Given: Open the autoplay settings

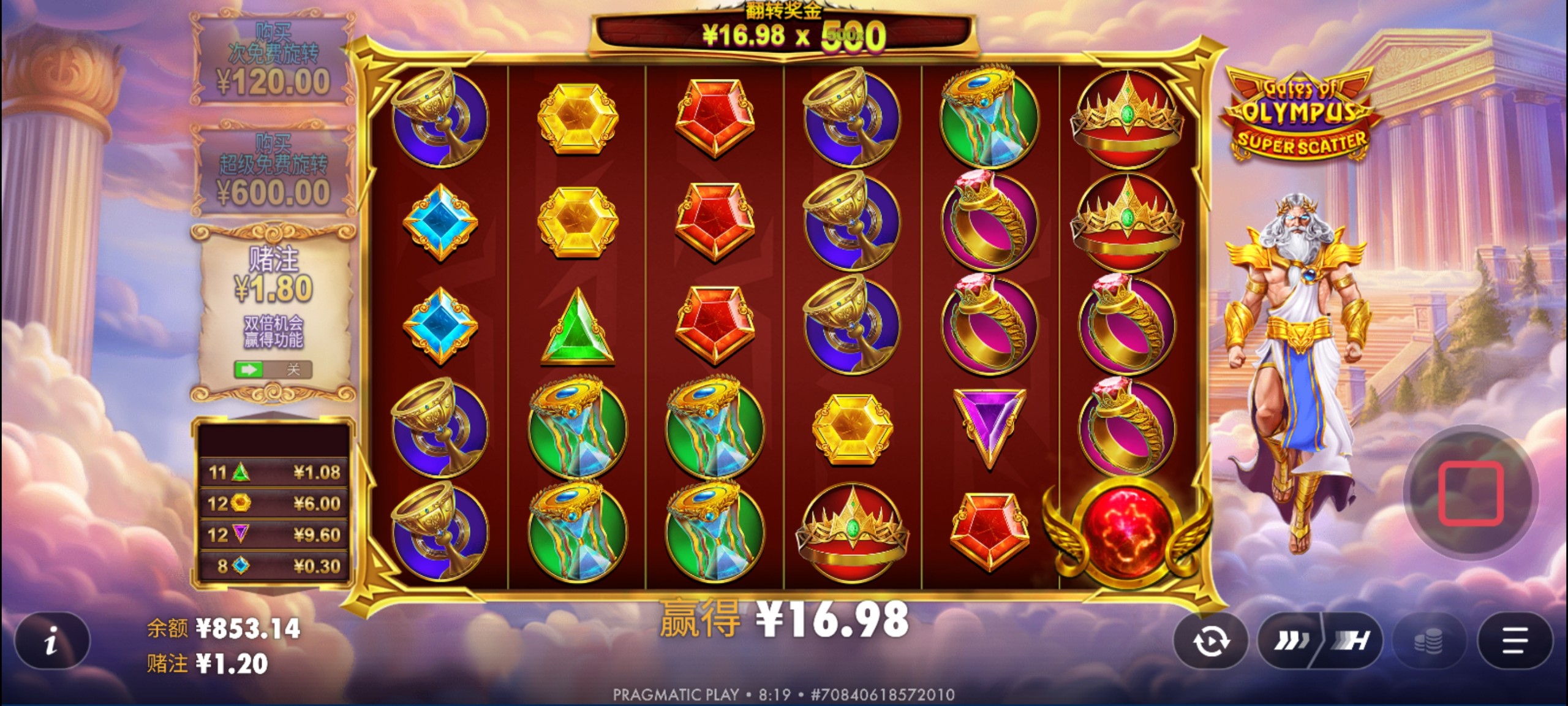Looking at the screenshot, I should (x=1210, y=641).
